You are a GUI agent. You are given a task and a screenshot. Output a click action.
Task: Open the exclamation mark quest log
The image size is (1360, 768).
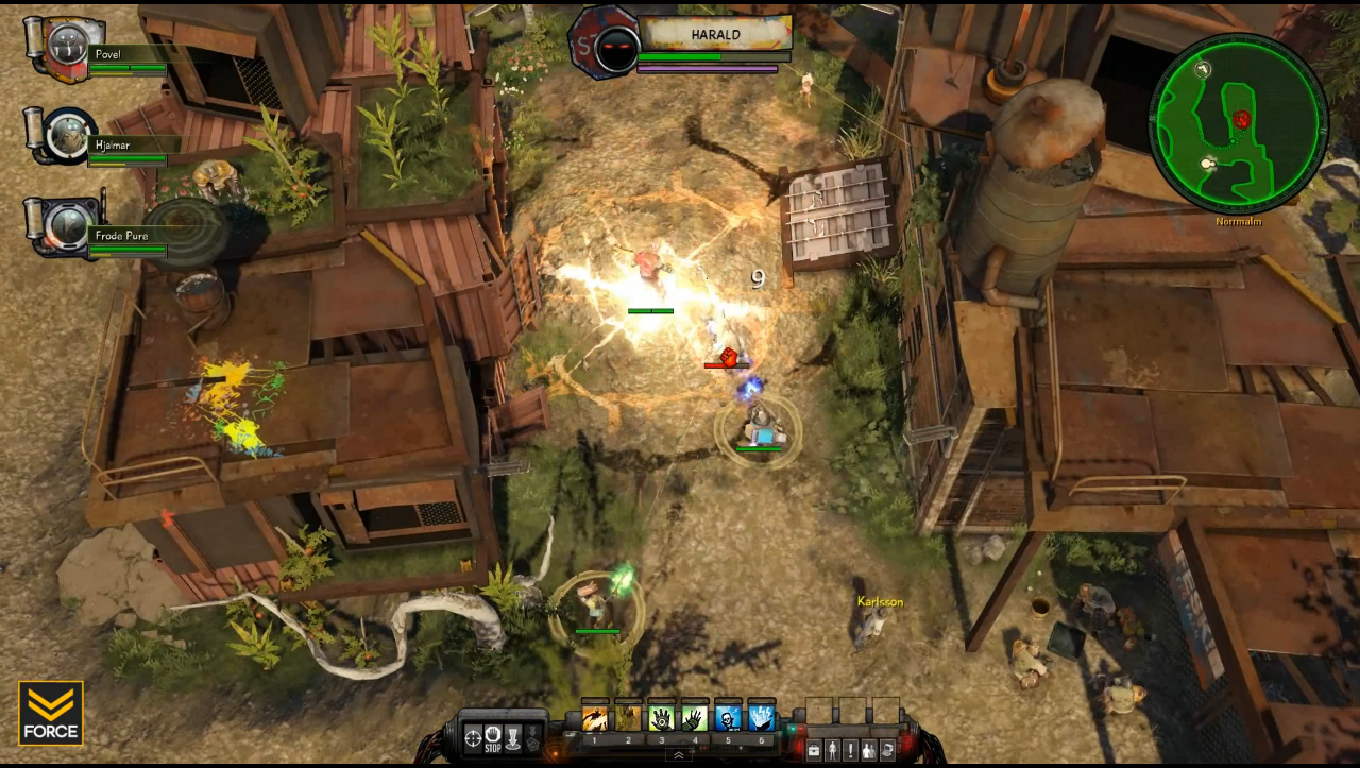pyautogui.click(x=850, y=751)
